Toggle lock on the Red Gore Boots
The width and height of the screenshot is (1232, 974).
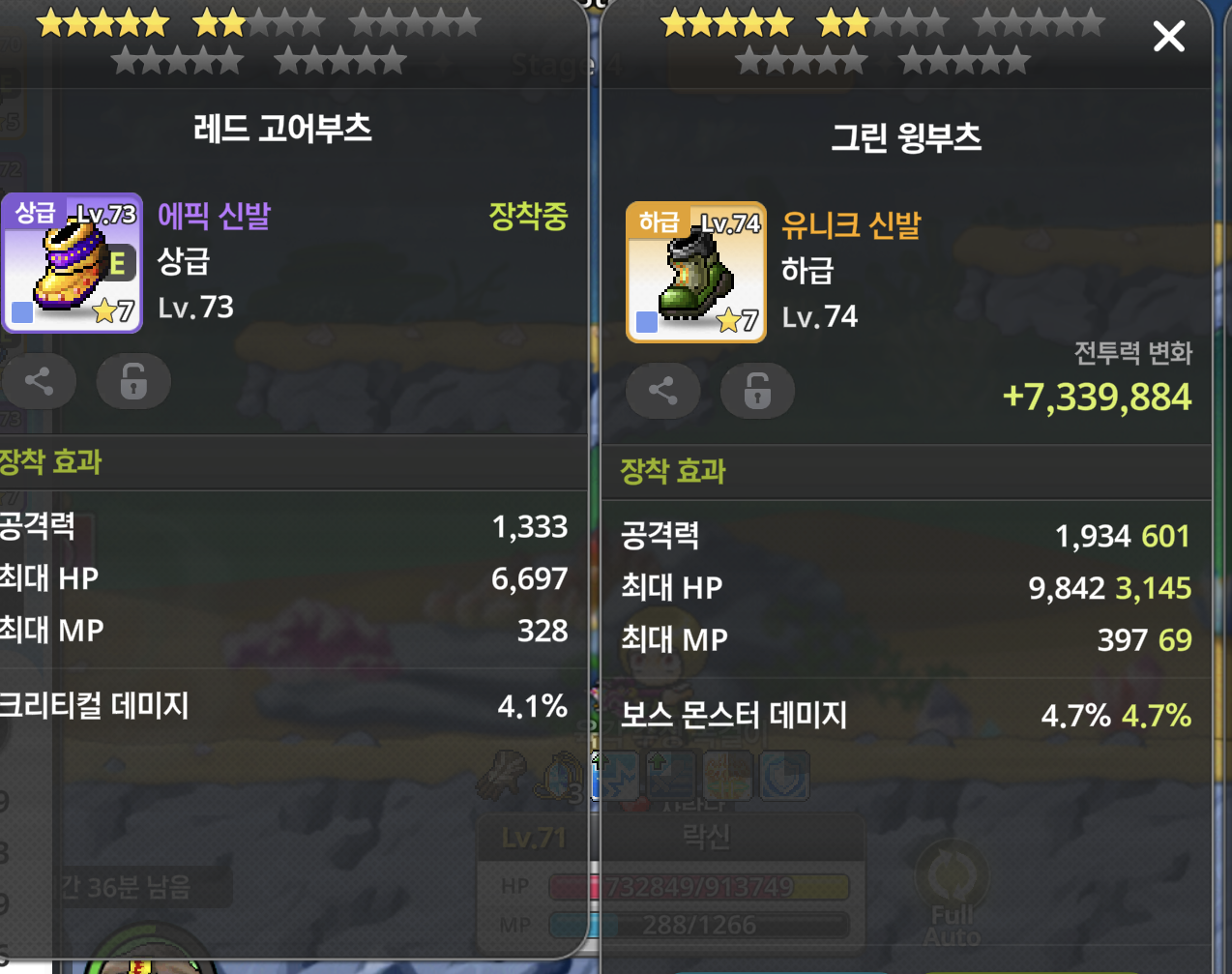coord(133,381)
